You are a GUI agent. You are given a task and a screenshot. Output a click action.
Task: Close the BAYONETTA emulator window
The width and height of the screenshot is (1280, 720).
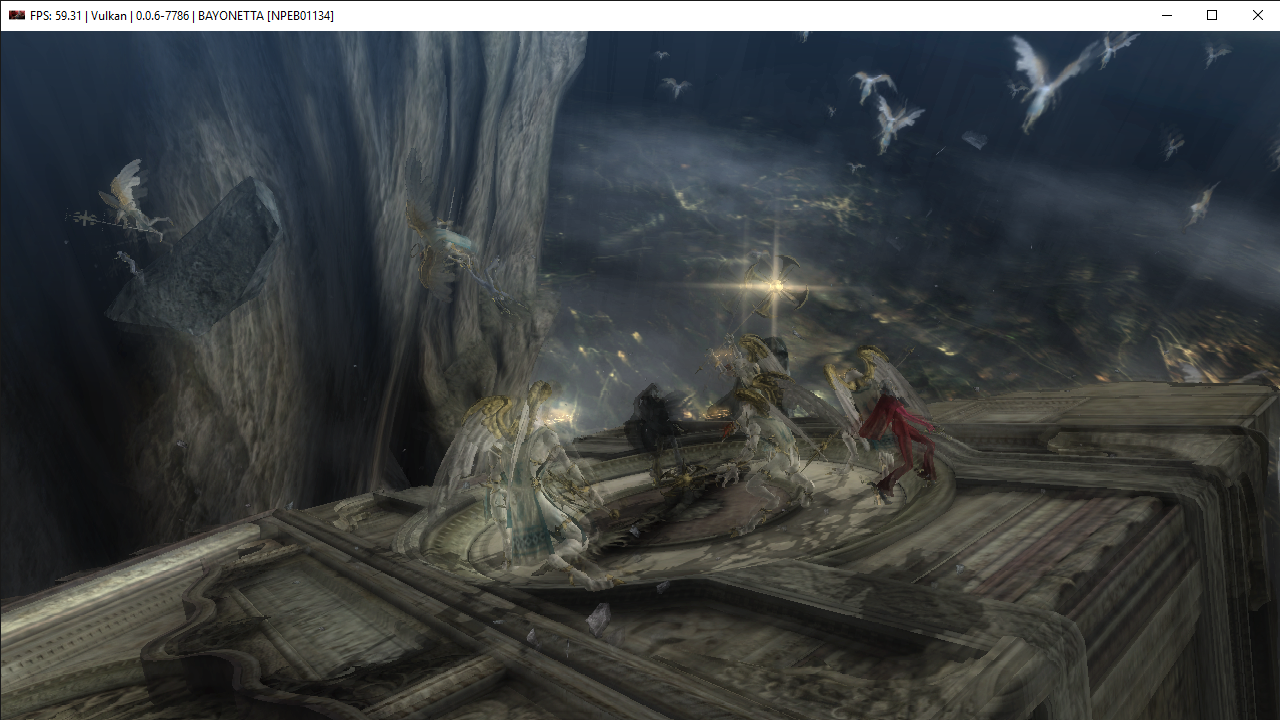tap(1257, 15)
